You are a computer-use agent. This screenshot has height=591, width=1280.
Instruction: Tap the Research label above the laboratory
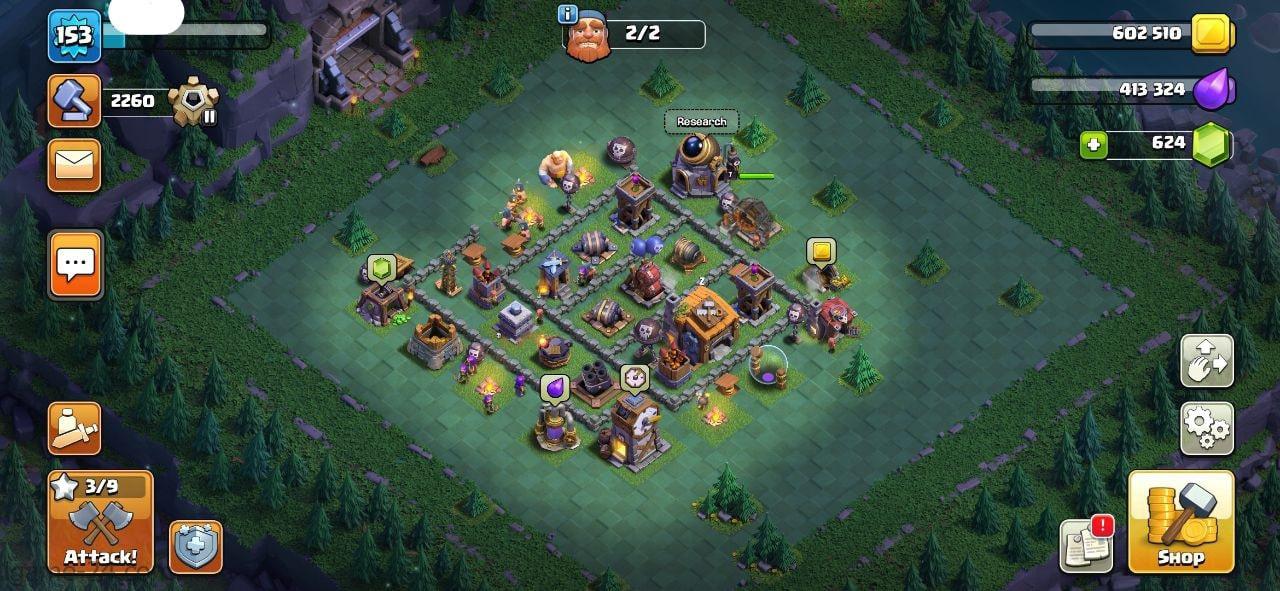pyautogui.click(x=701, y=122)
